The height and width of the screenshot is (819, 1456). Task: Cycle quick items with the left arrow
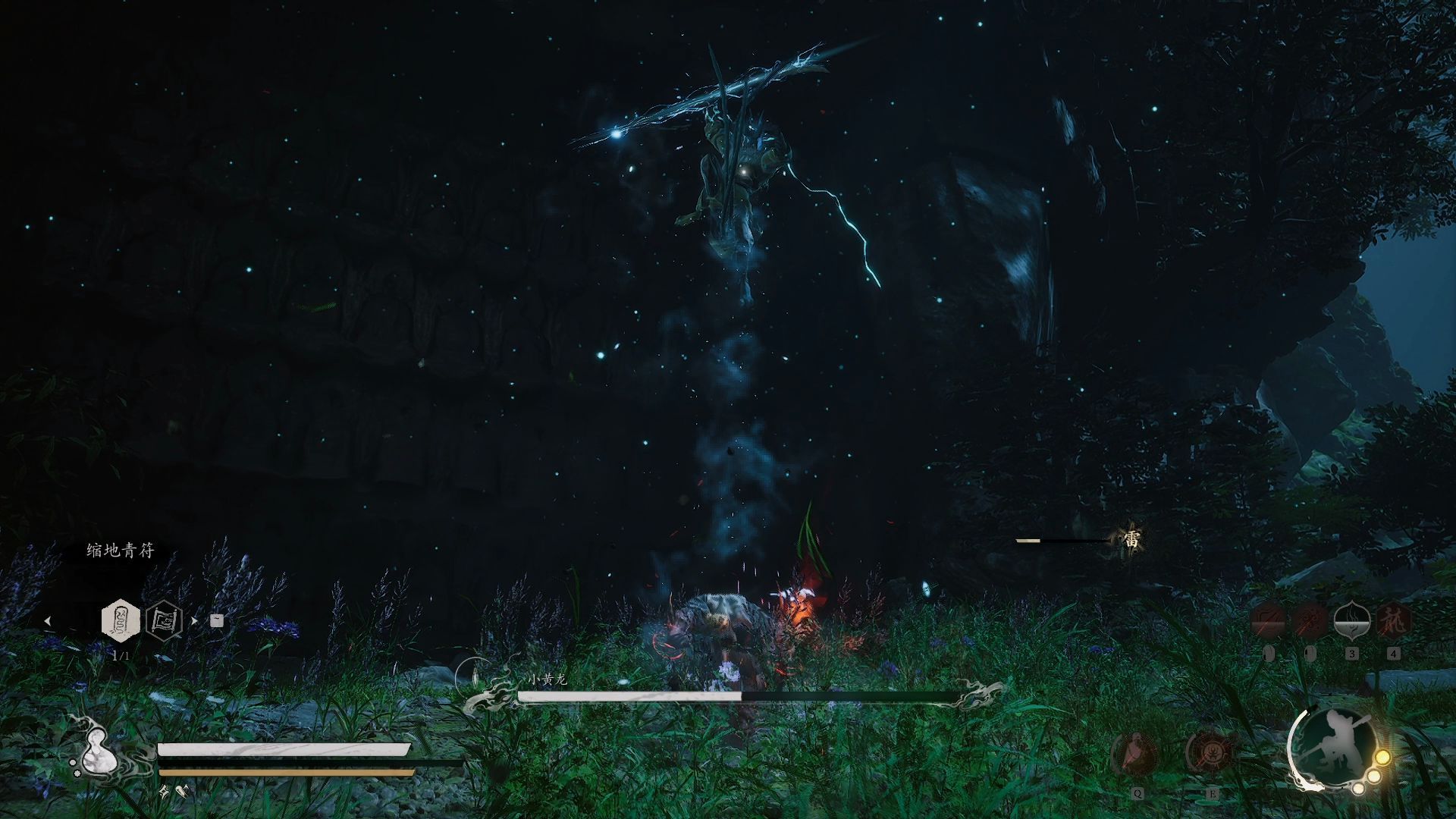pyautogui.click(x=48, y=620)
